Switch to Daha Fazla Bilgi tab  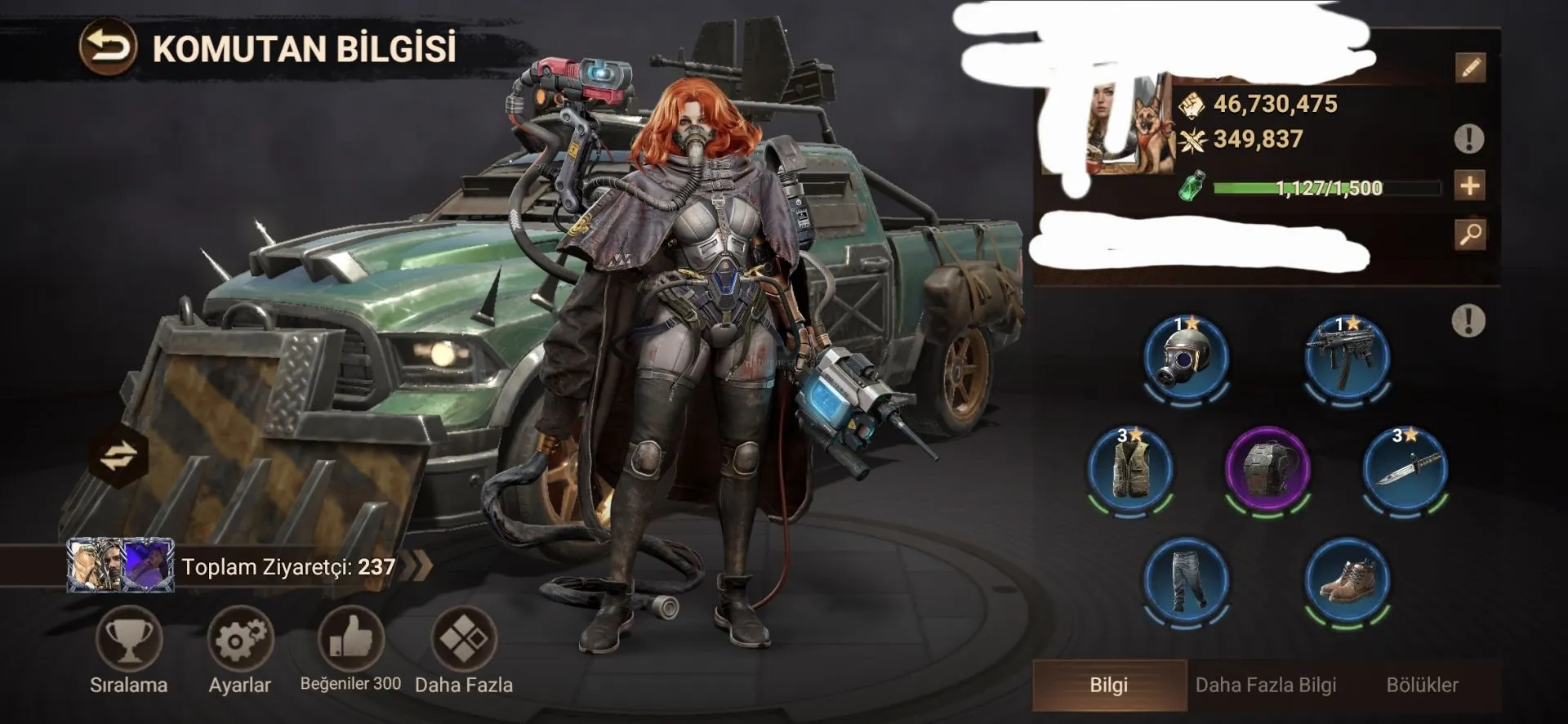click(x=1265, y=685)
